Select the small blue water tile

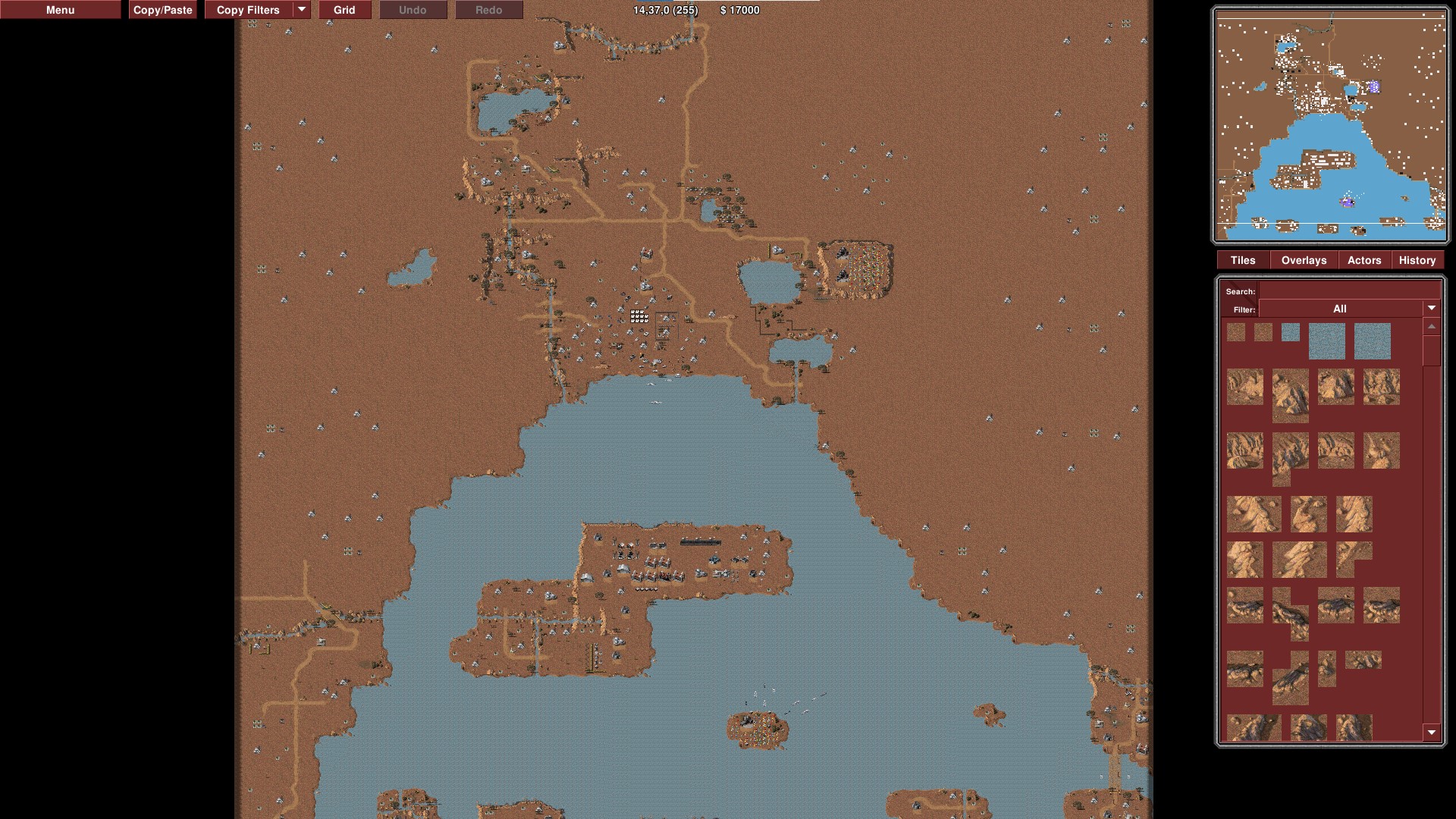point(1290,332)
